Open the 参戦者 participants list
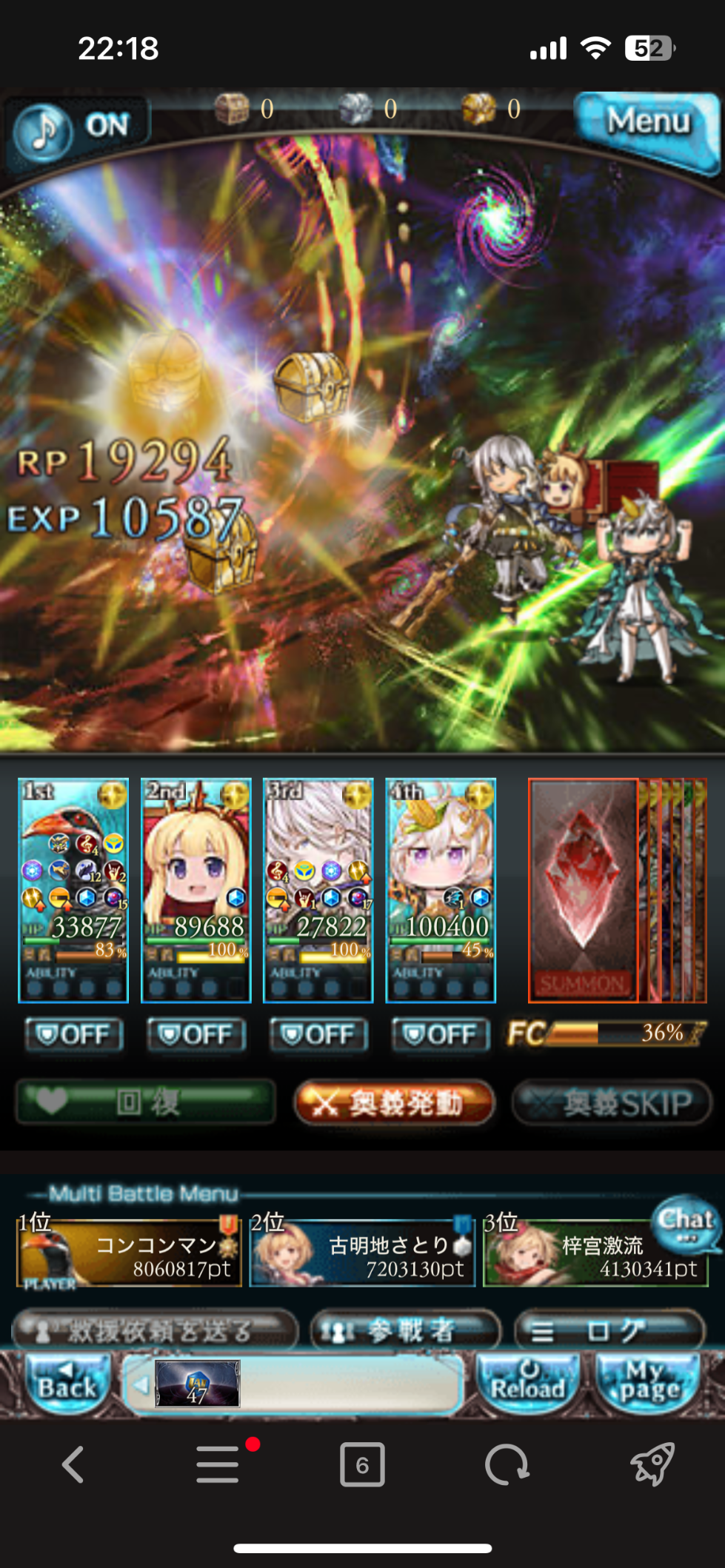Image resolution: width=725 pixels, height=1568 pixels. tap(406, 1332)
